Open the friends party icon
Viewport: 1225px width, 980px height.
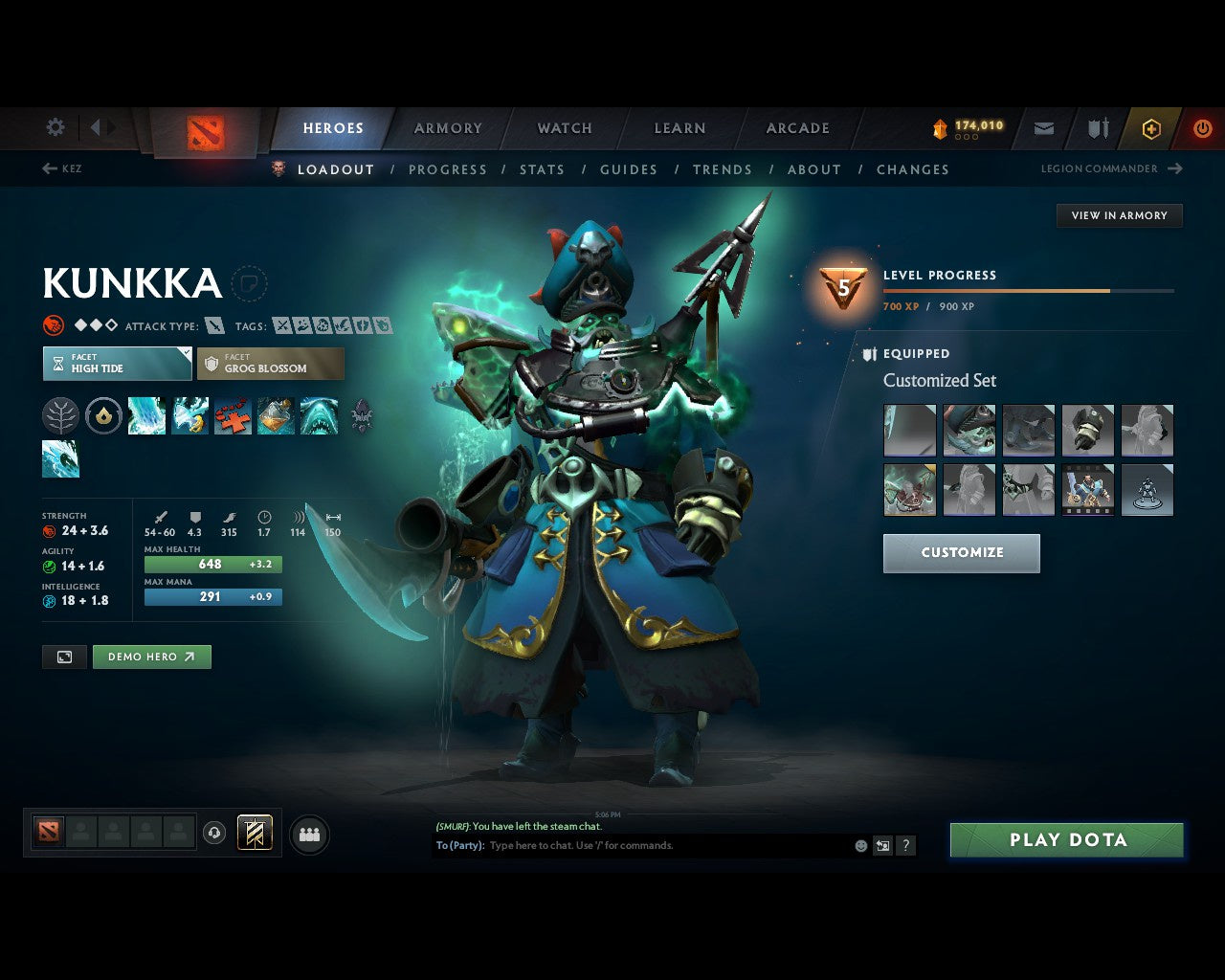(x=308, y=833)
